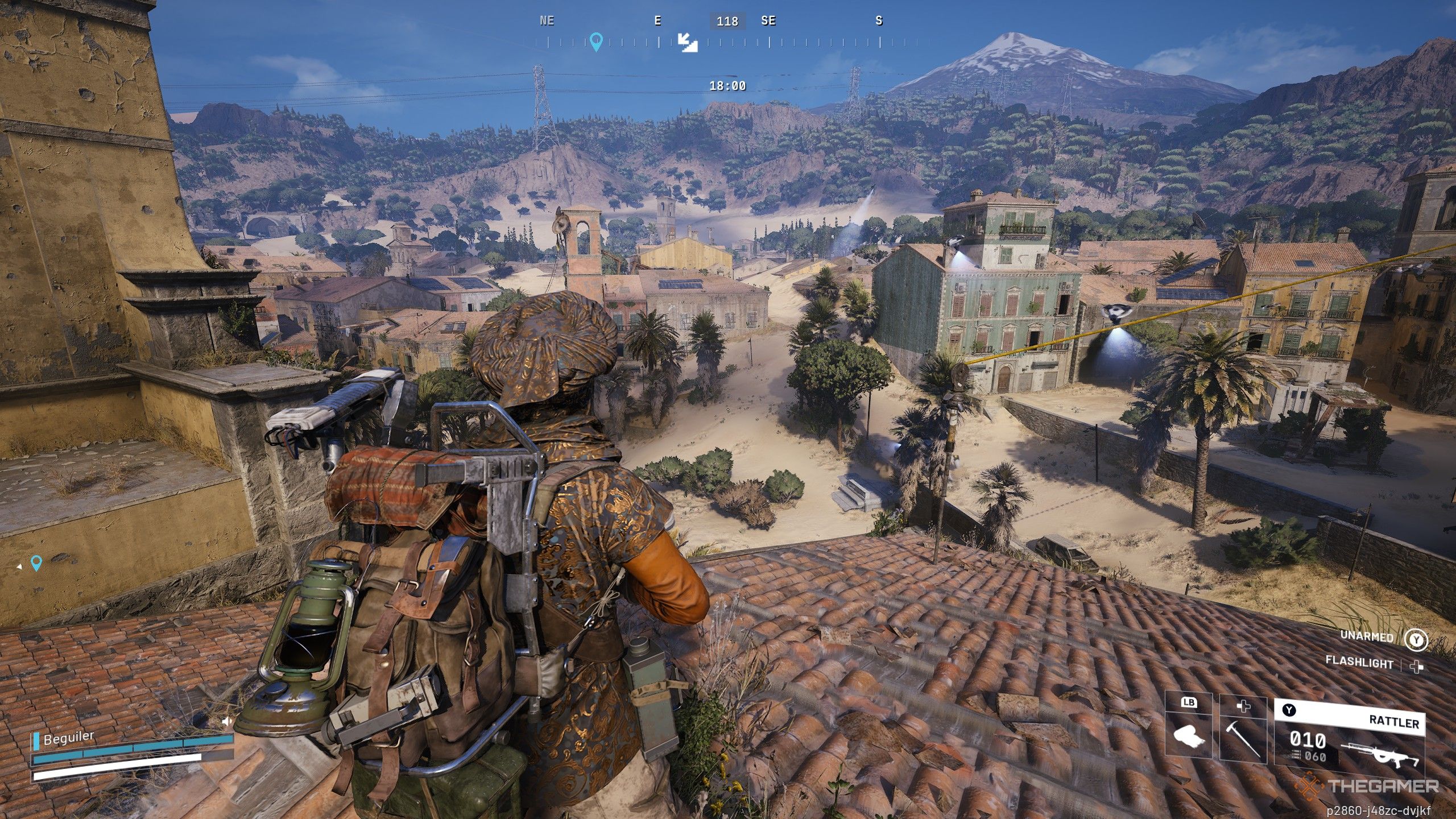Click the blue waypoint pin on the compass
1456x819 pixels.
[595, 42]
